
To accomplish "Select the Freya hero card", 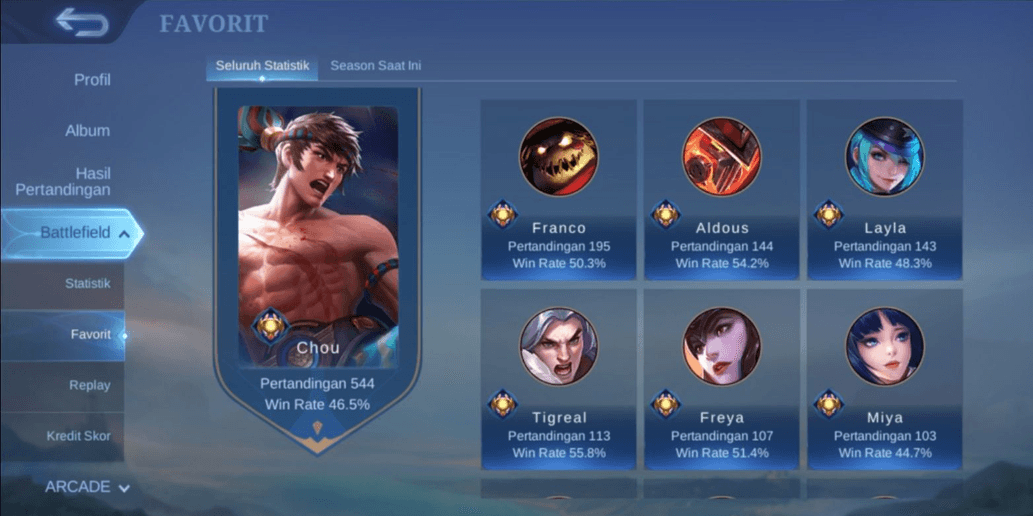I will point(722,380).
